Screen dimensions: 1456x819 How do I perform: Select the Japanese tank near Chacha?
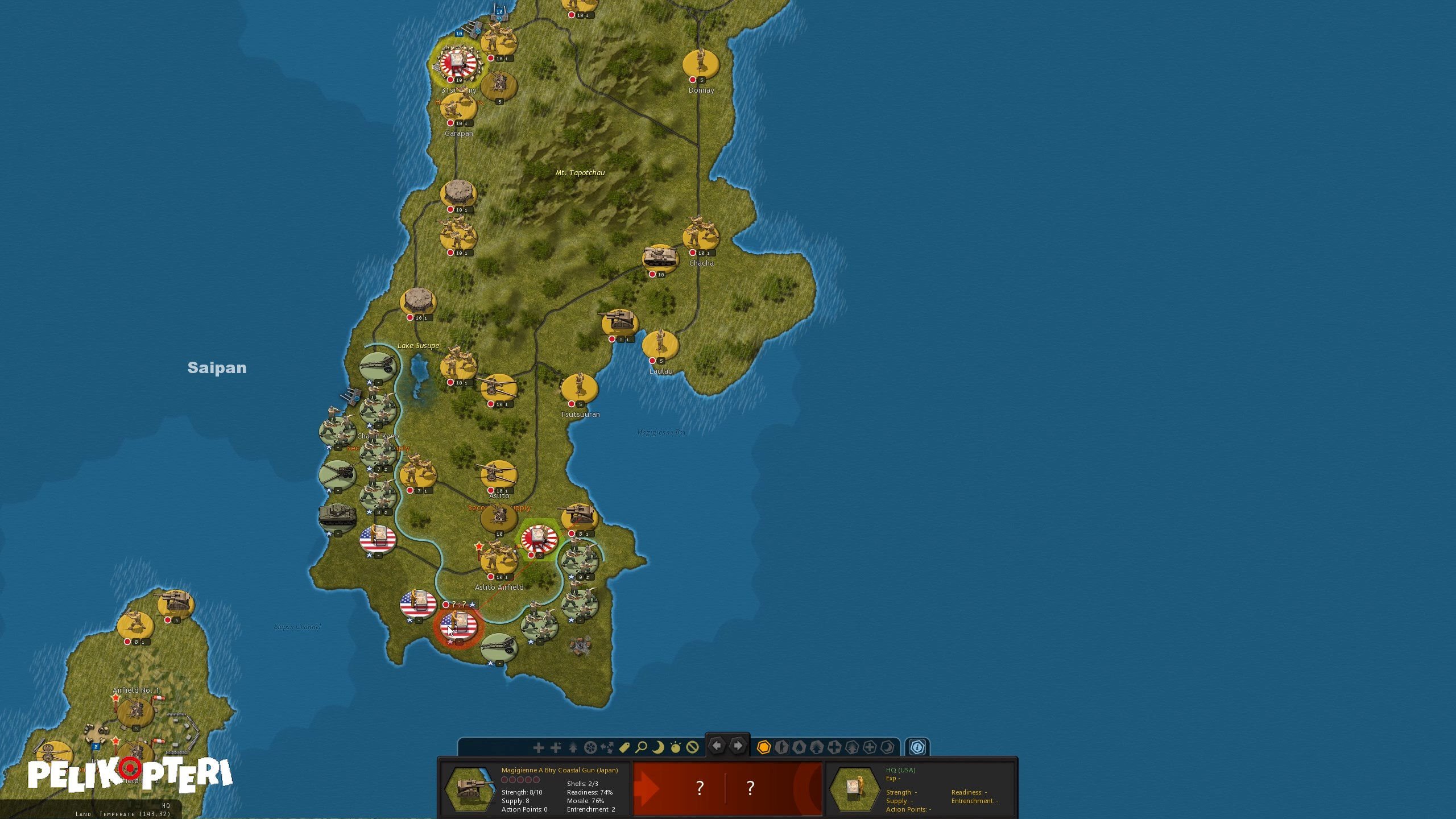(660, 257)
